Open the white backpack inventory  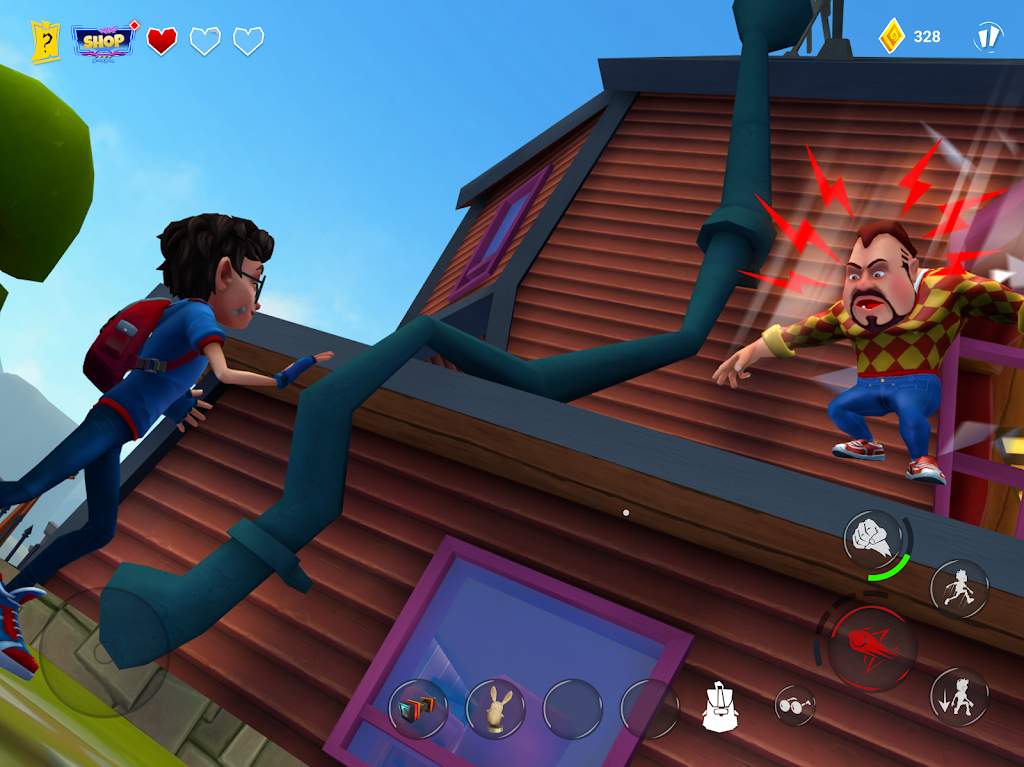[719, 707]
